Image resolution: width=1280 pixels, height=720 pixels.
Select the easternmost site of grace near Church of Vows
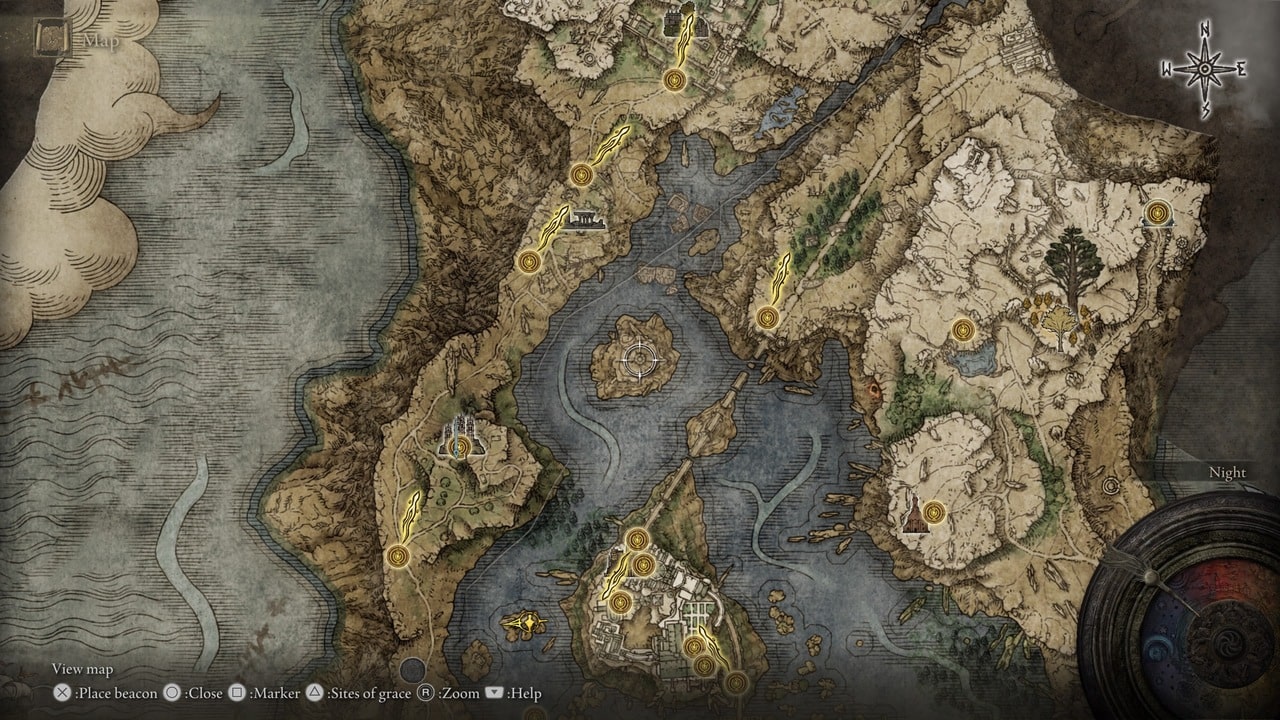pos(1157,213)
